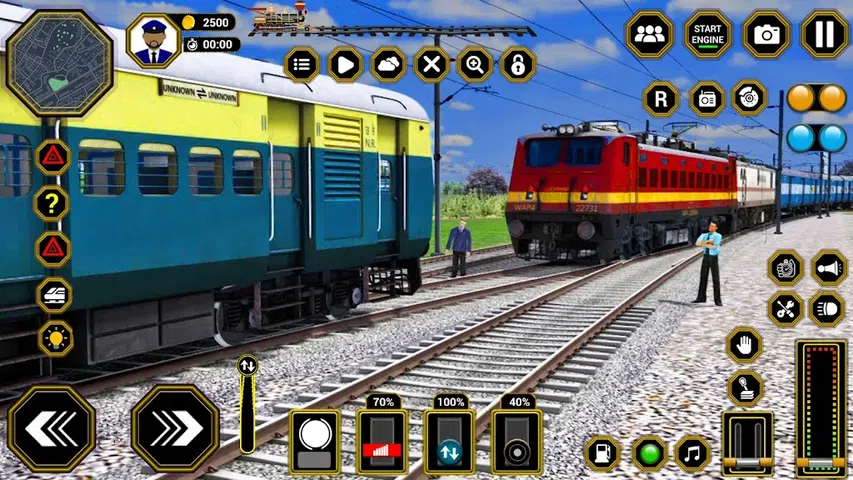This screenshot has width=853, height=480.
Task: Click the train driver avatar
Action: tap(152, 41)
